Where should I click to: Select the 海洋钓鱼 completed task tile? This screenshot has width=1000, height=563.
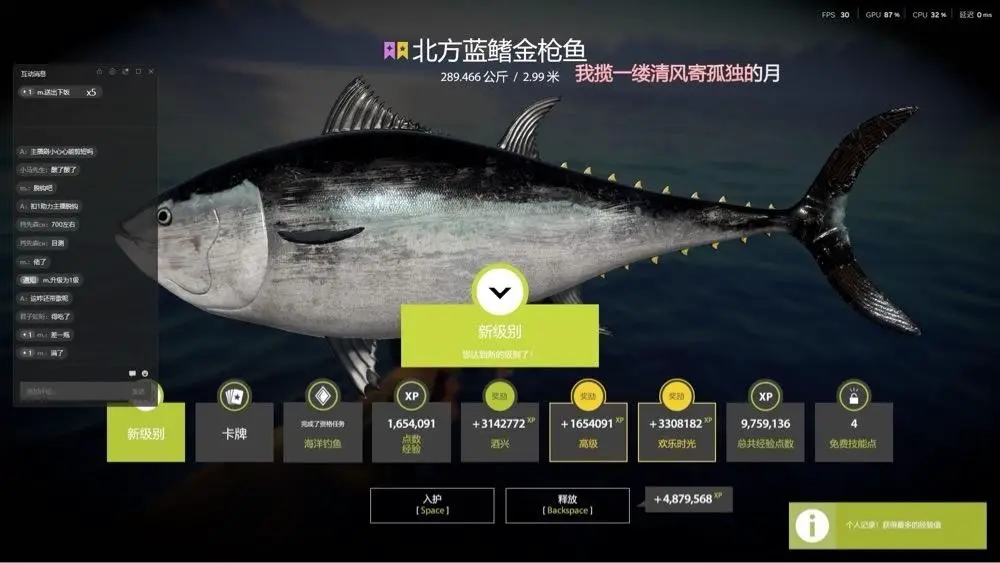coord(322,432)
